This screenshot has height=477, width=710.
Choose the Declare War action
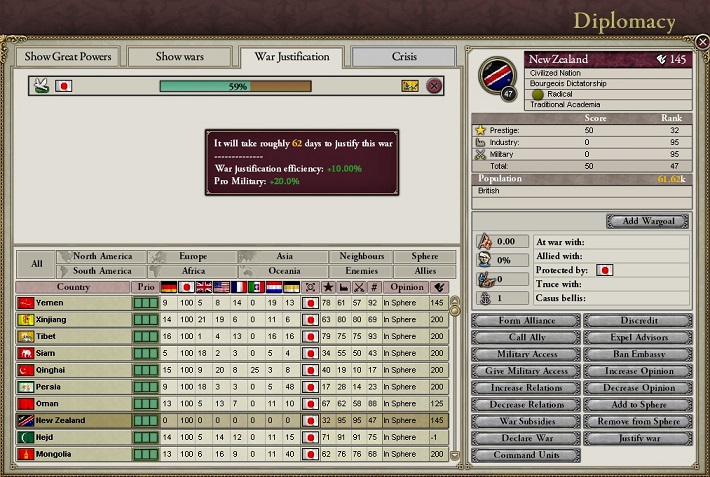524,438
